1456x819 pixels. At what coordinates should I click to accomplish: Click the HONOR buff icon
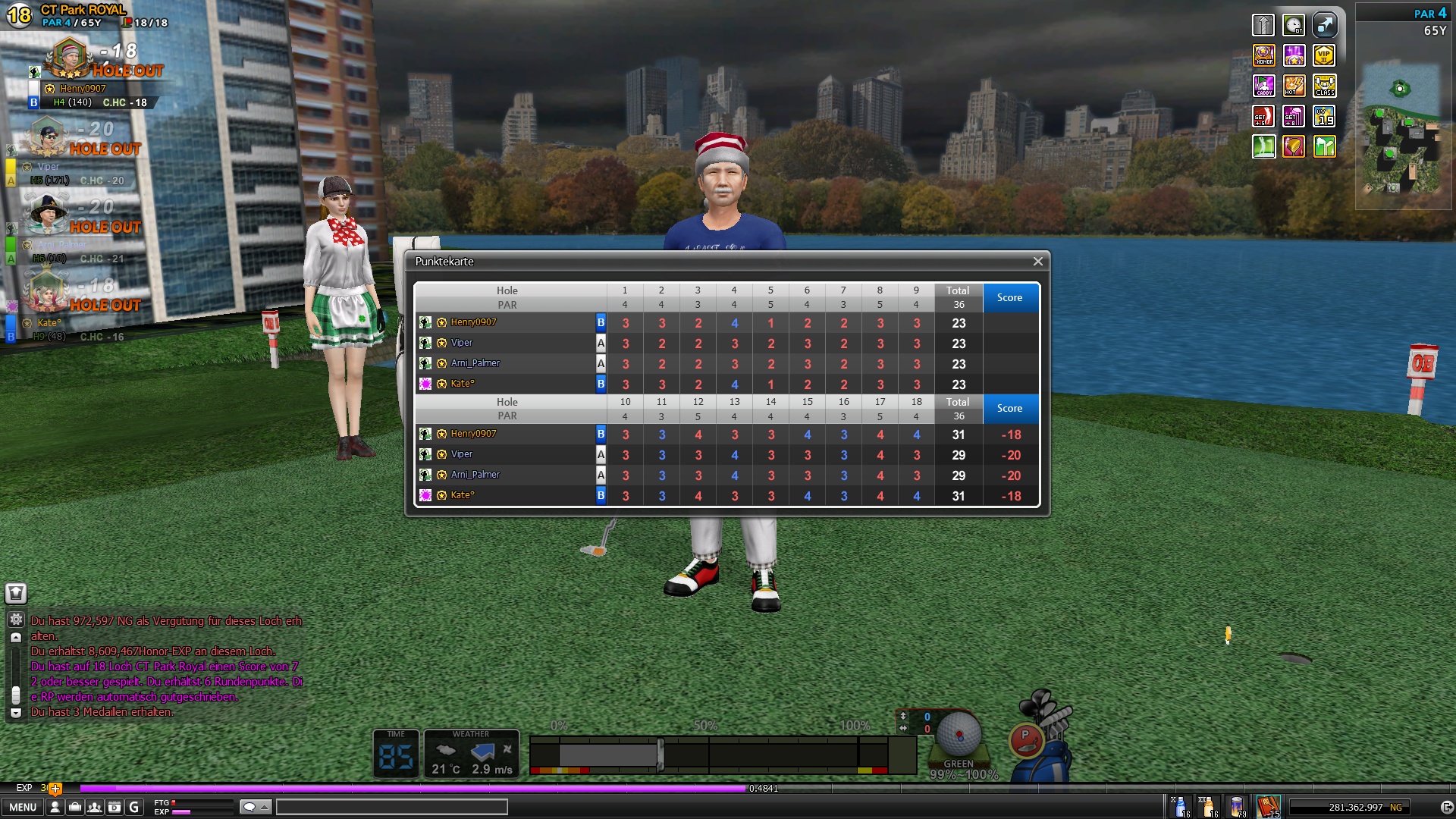pos(1263,55)
